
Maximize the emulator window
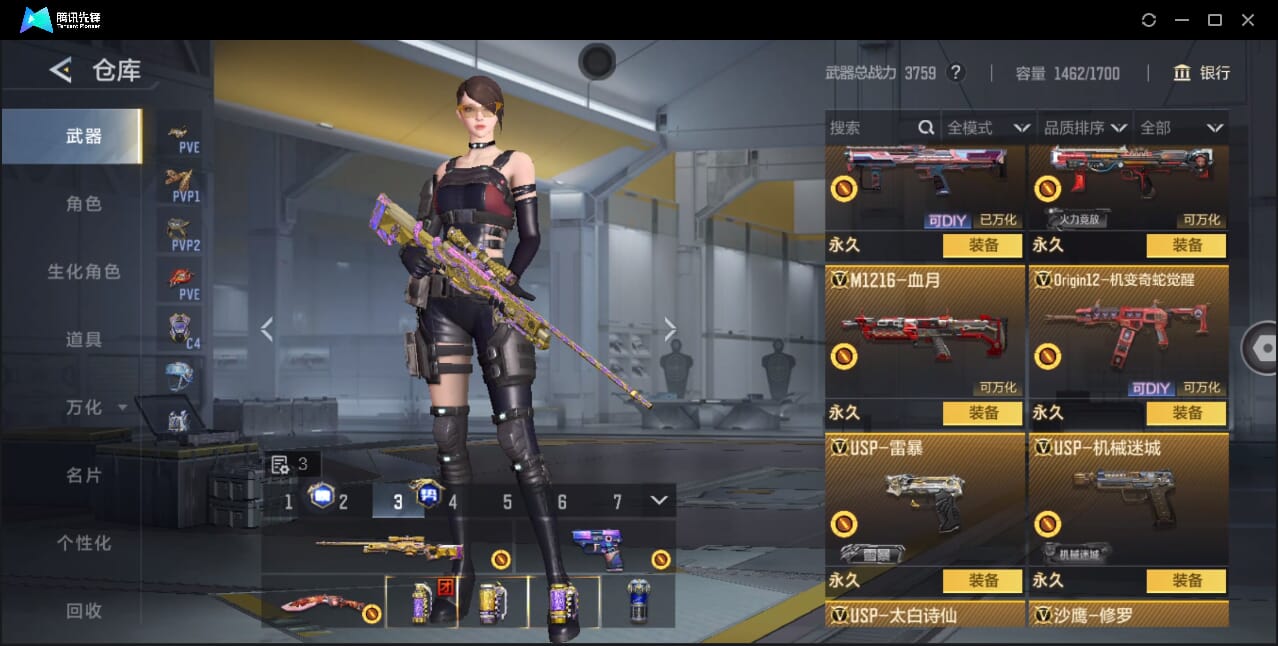click(x=1215, y=20)
